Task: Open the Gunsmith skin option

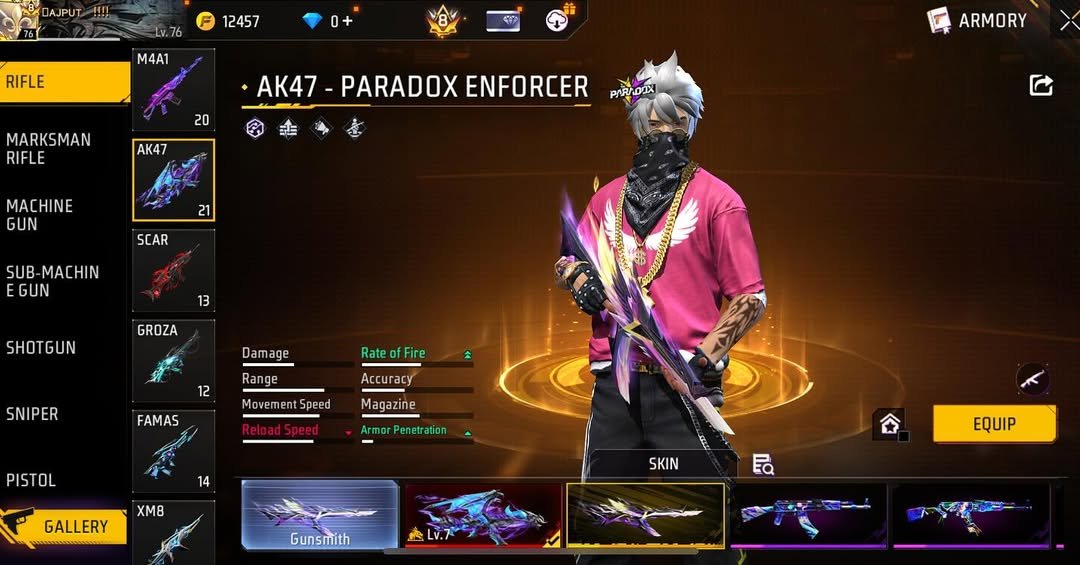Action: coord(320,515)
